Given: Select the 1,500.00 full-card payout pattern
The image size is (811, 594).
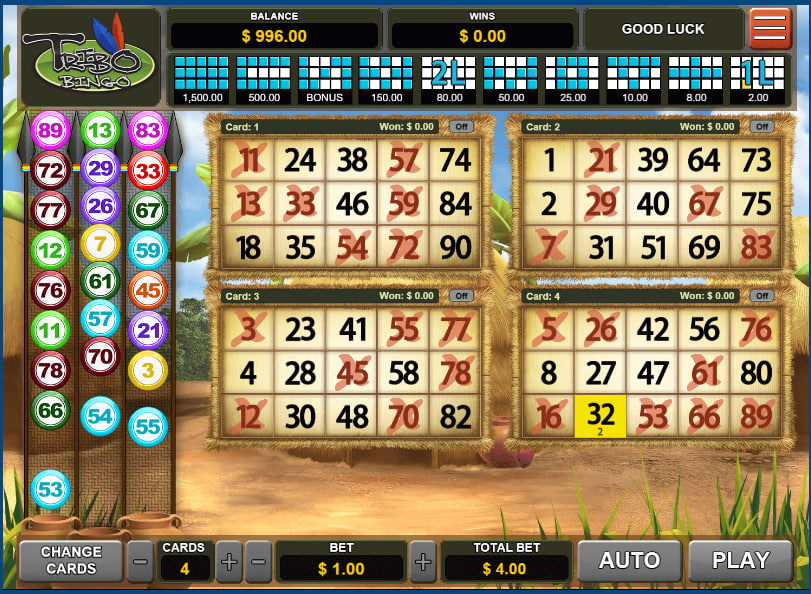Looking at the screenshot, I should [x=202, y=79].
